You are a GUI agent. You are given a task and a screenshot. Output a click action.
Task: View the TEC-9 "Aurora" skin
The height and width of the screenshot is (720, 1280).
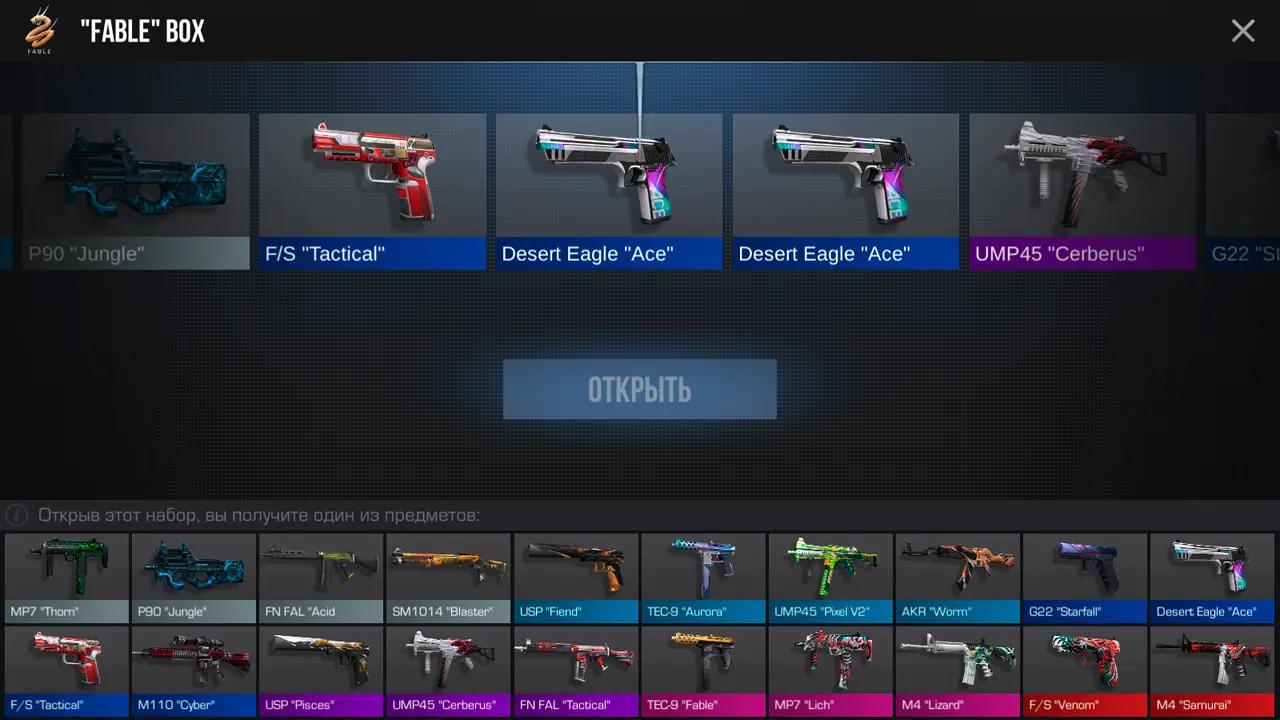coord(703,577)
